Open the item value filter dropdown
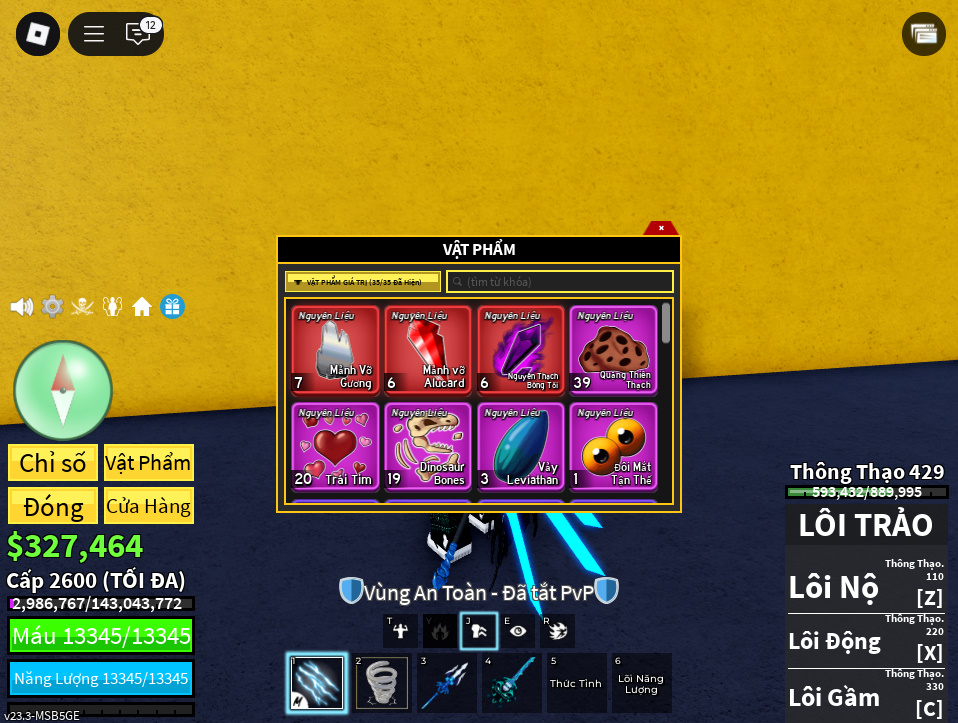 [x=363, y=282]
